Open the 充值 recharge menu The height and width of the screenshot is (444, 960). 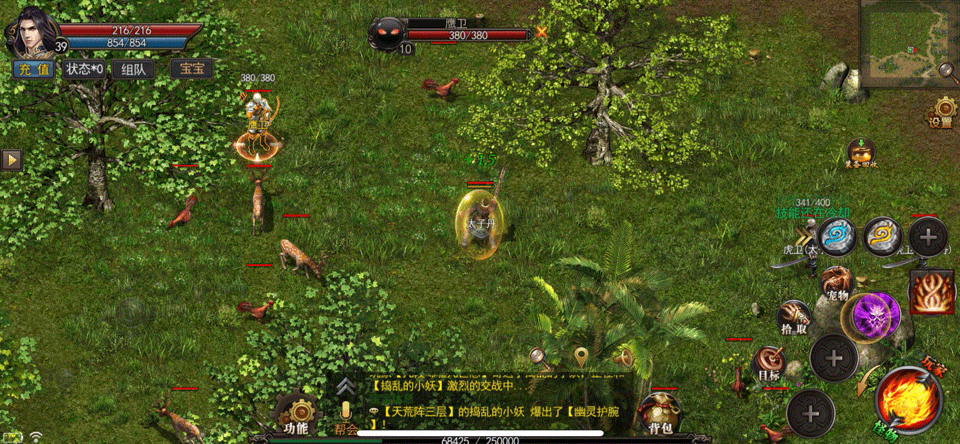(31, 69)
